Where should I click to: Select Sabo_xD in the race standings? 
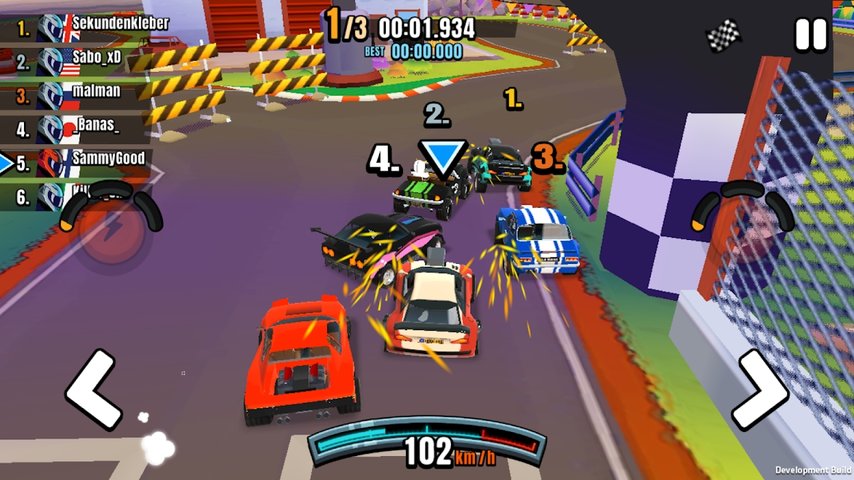point(90,60)
